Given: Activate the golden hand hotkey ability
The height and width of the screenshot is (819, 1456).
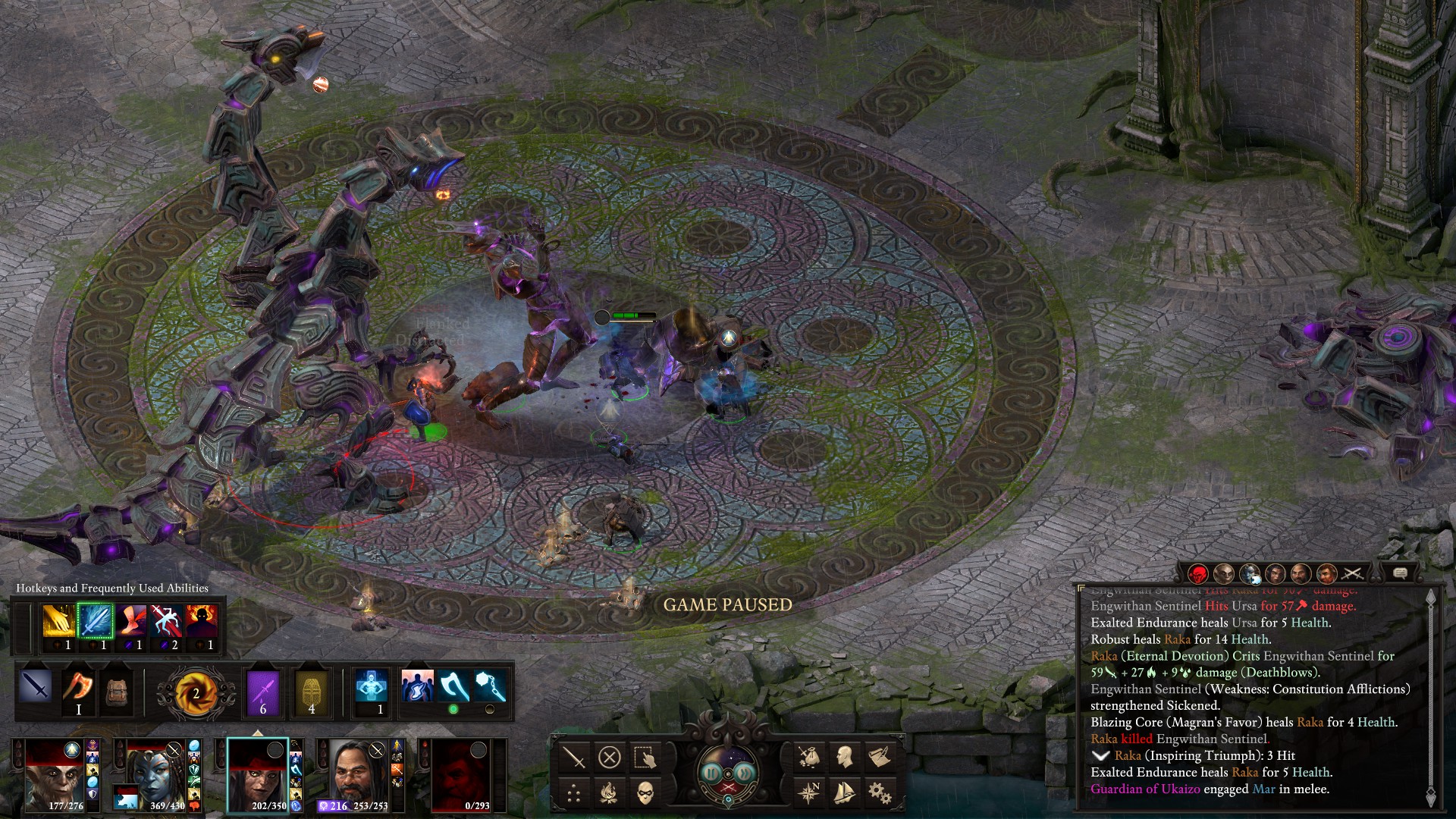Looking at the screenshot, I should click(x=58, y=622).
